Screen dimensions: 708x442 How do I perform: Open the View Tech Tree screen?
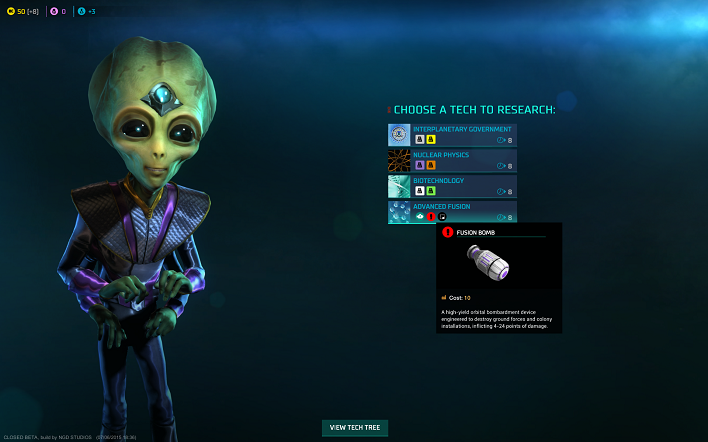[x=355, y=428]
